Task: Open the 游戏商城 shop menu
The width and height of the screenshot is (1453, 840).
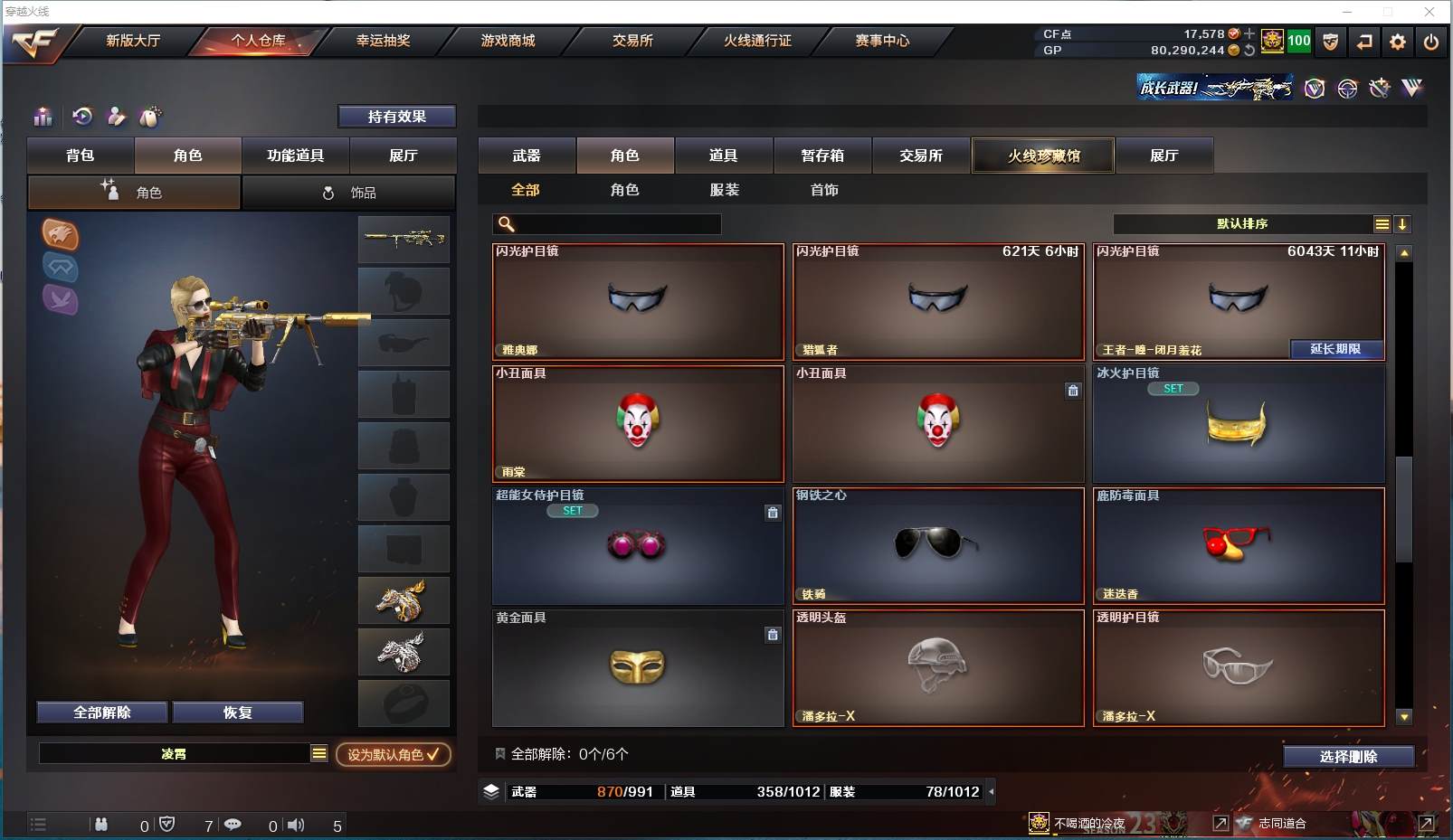Action: pos(508,41)
